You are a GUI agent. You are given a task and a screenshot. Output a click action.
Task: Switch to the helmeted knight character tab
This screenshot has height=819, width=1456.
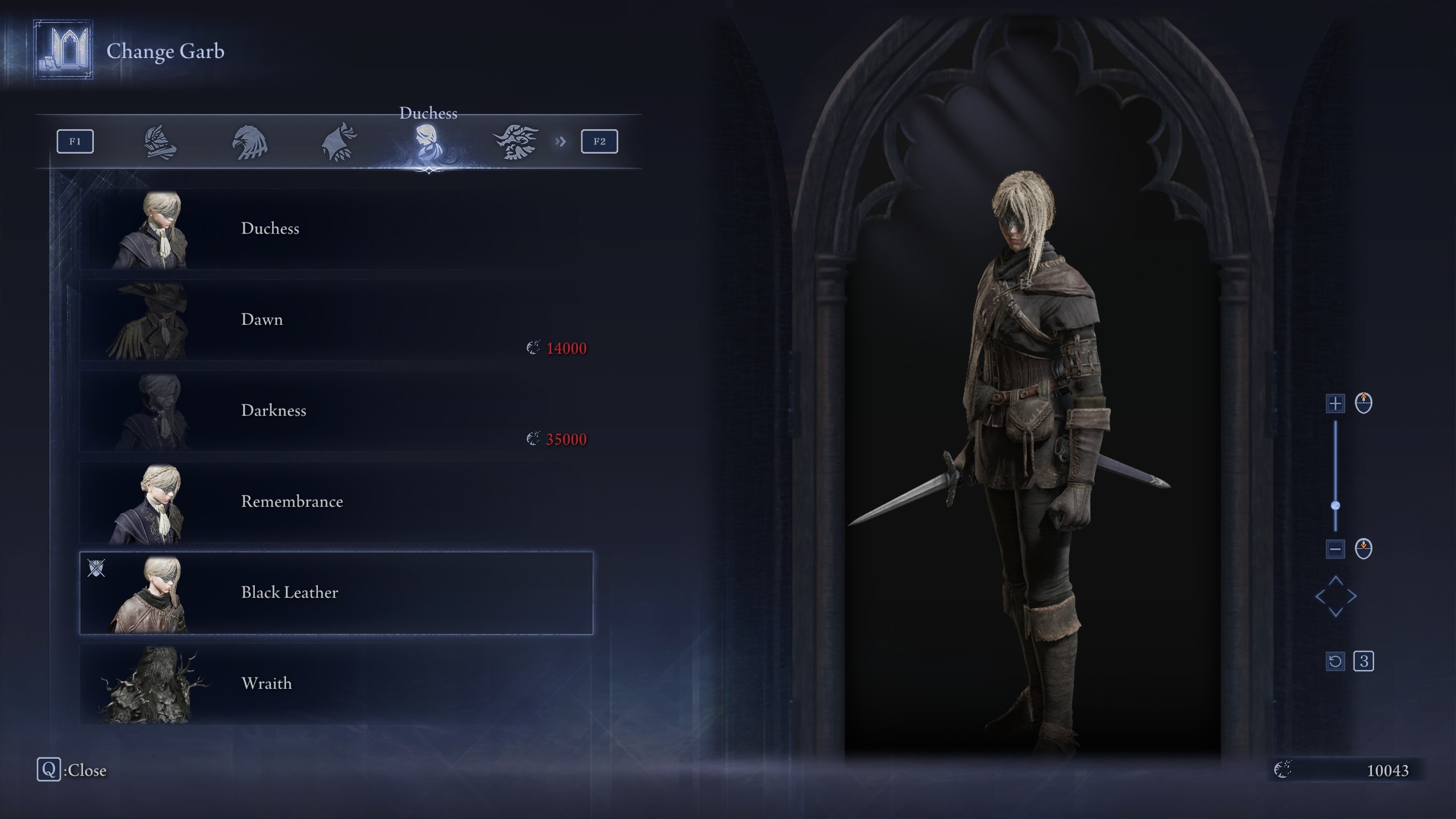[x=160, y=142]
